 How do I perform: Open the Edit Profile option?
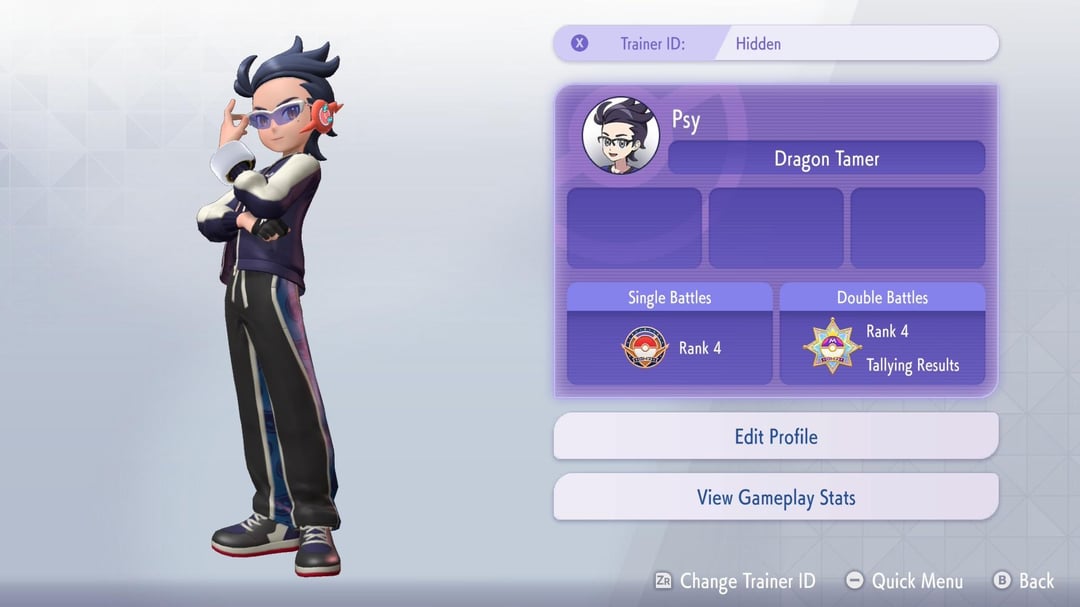click(x=775, y=437)
